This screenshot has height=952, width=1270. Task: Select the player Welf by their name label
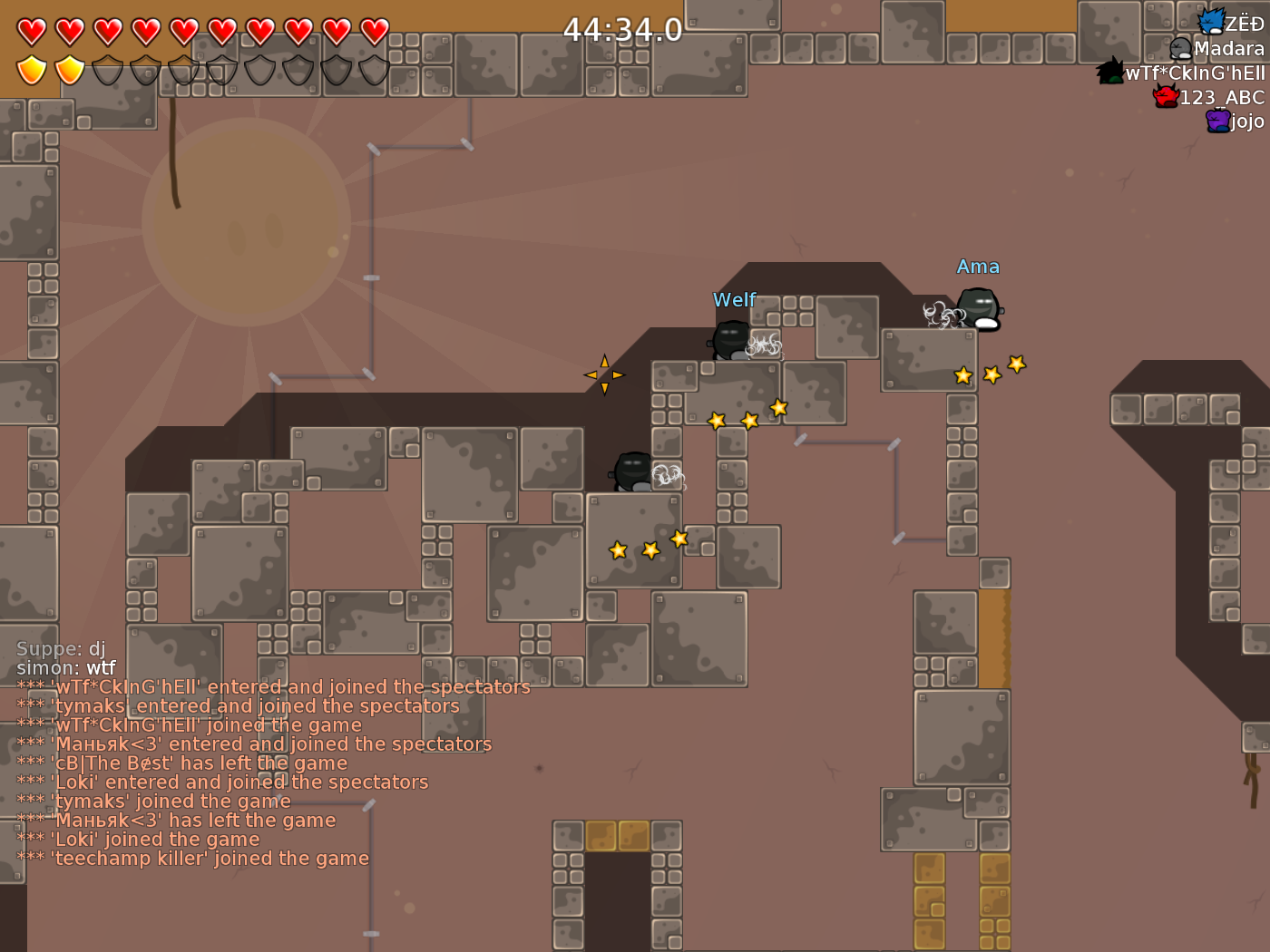(735, 299)
